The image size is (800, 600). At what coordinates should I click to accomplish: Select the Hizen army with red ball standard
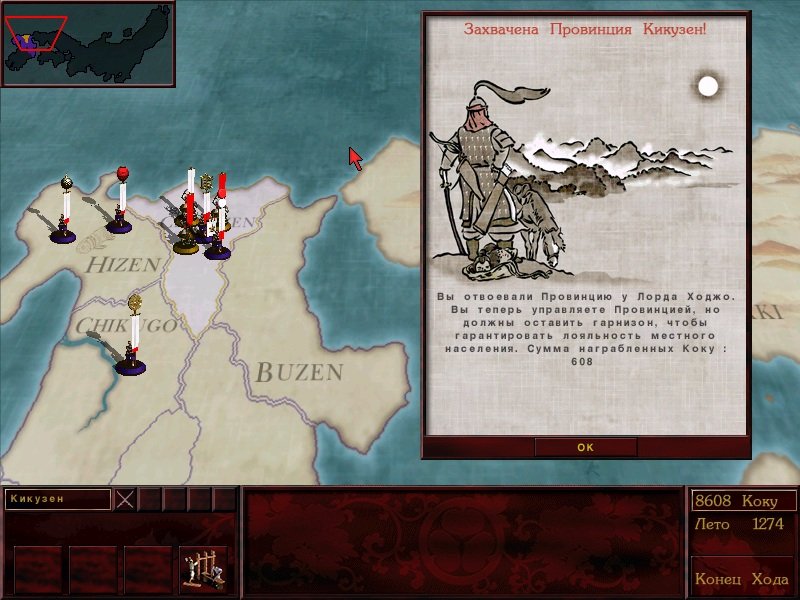pyautogui.click(x=120, y=215)
